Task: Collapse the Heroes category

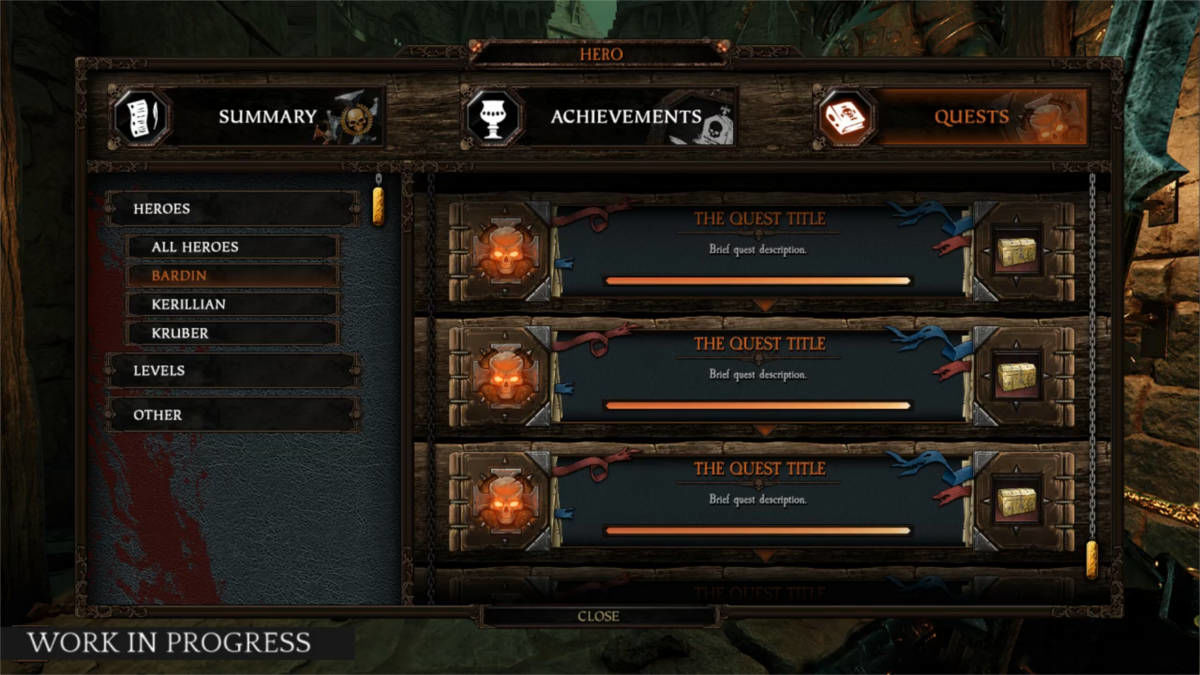Action: (233, 209)
